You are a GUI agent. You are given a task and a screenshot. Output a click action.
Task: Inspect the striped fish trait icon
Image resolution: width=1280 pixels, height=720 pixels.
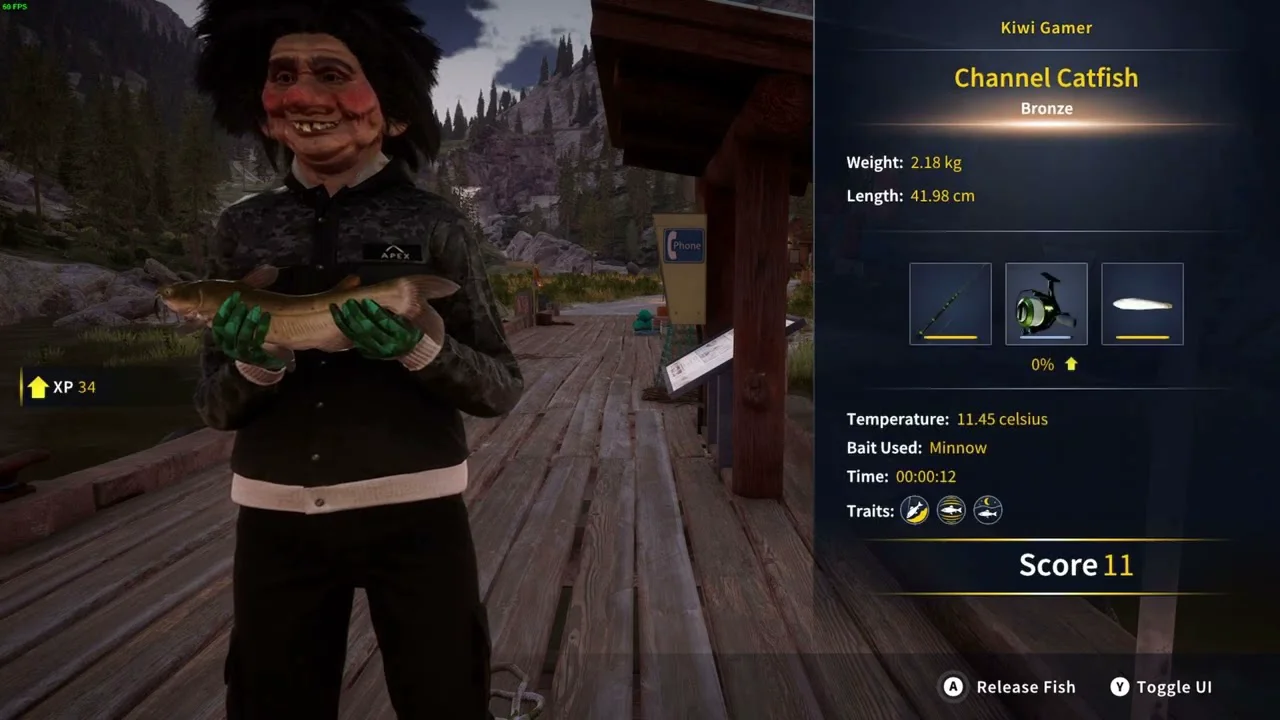point(951,511)
